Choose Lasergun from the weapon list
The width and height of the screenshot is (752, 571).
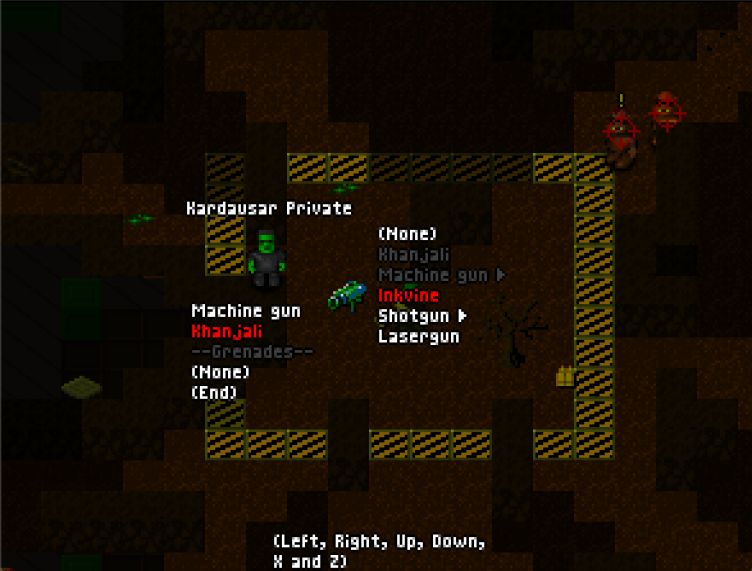418,337
